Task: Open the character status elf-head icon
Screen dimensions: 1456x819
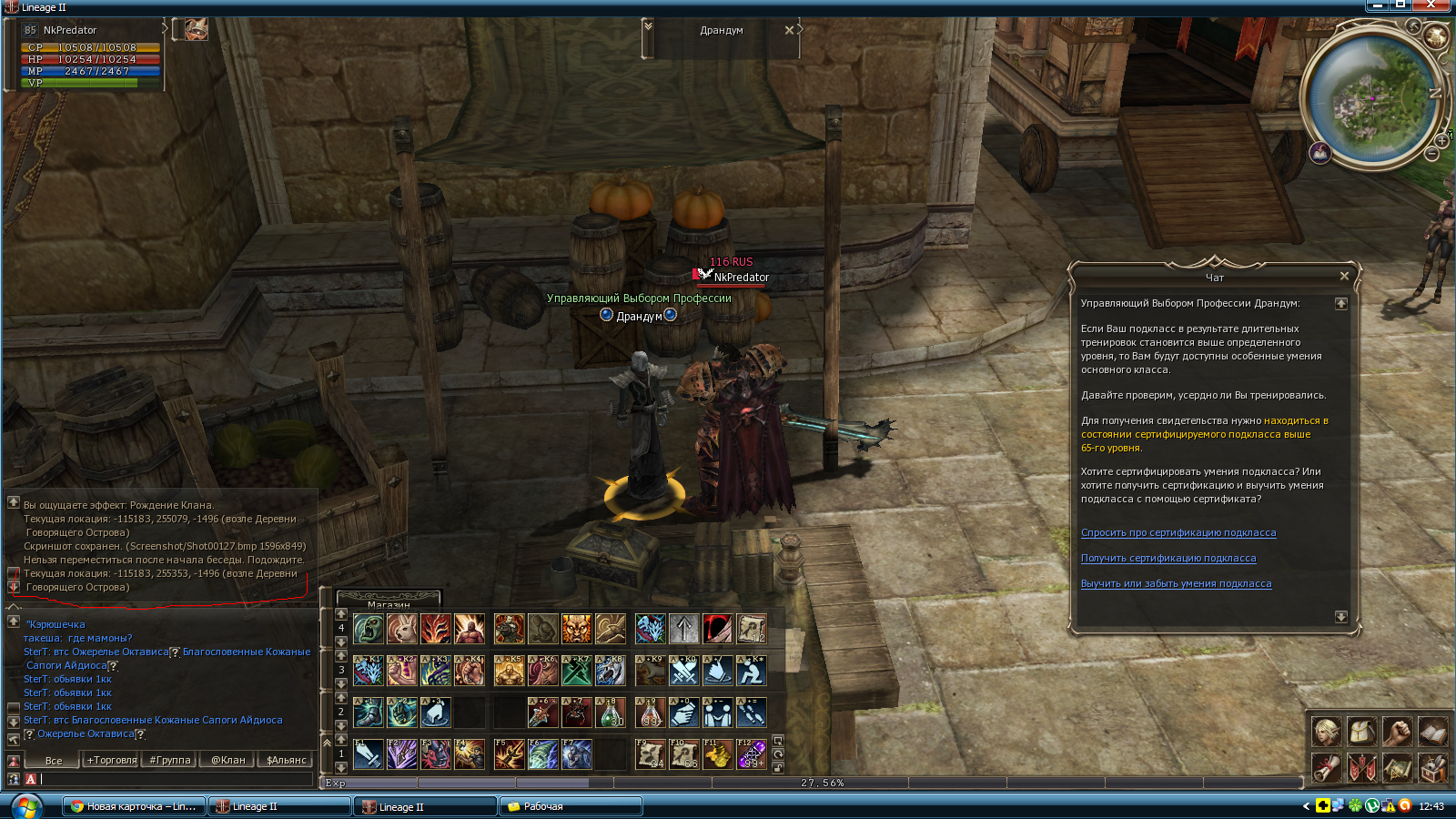Action: pyautogui.click(x=1326, y=731)
